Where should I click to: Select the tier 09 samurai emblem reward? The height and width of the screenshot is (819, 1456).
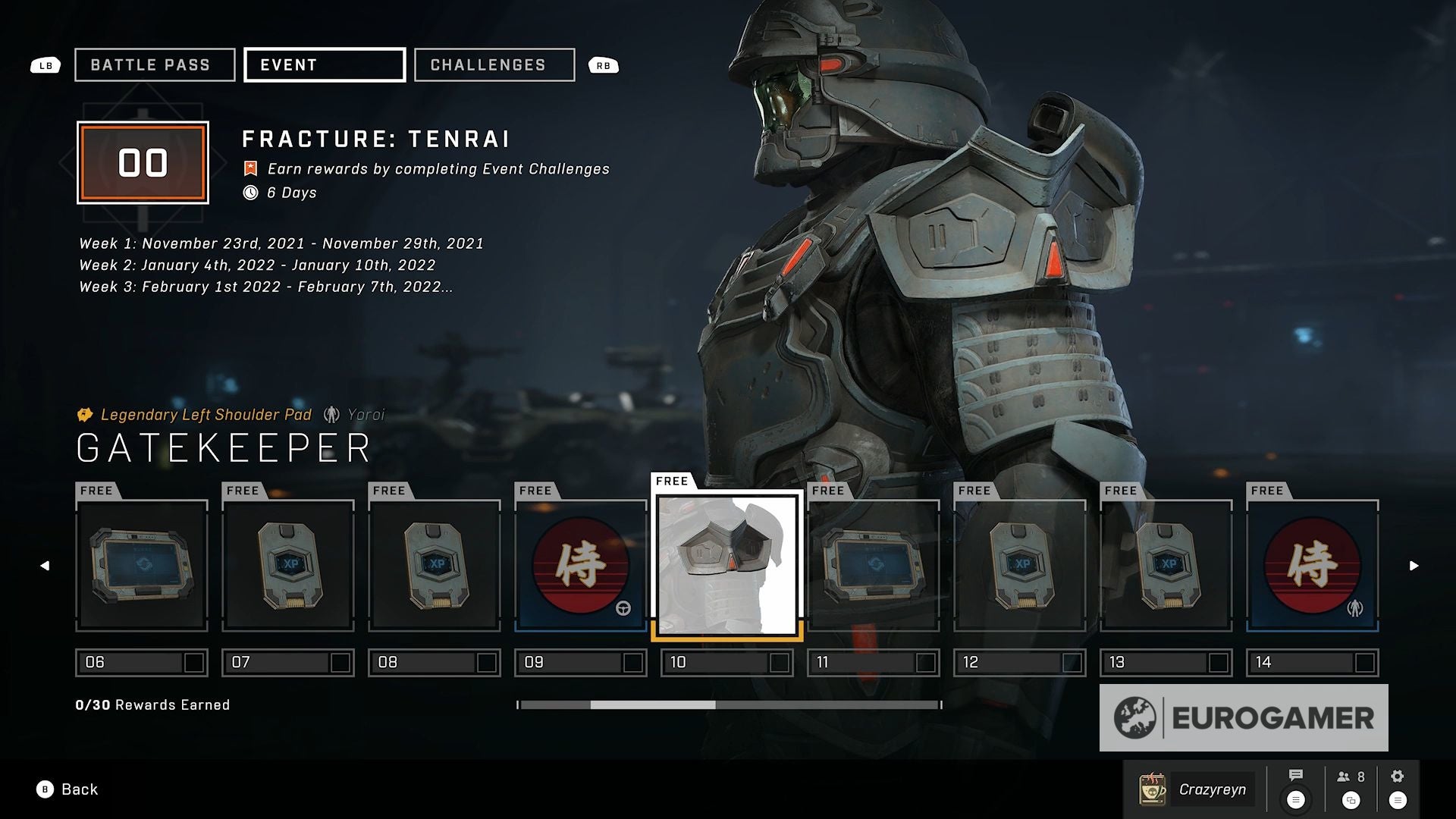coord(581,566)
